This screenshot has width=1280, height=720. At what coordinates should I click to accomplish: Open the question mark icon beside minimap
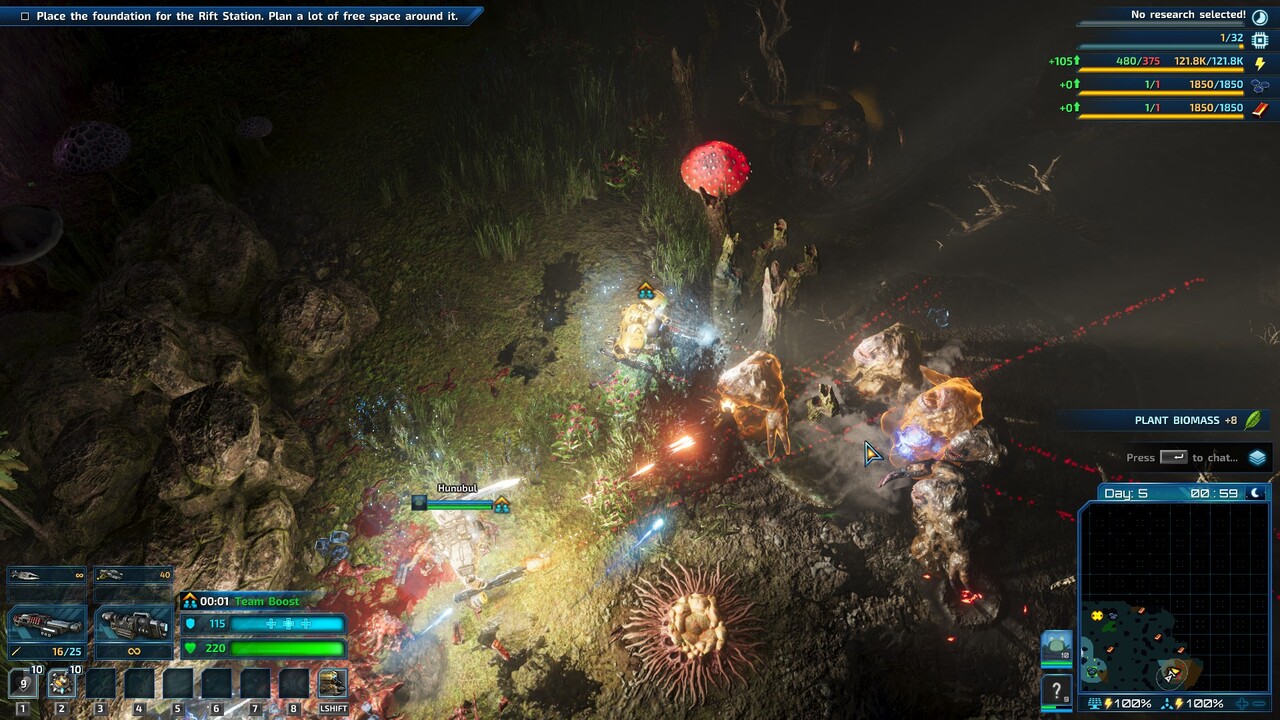coord(1057,690)
